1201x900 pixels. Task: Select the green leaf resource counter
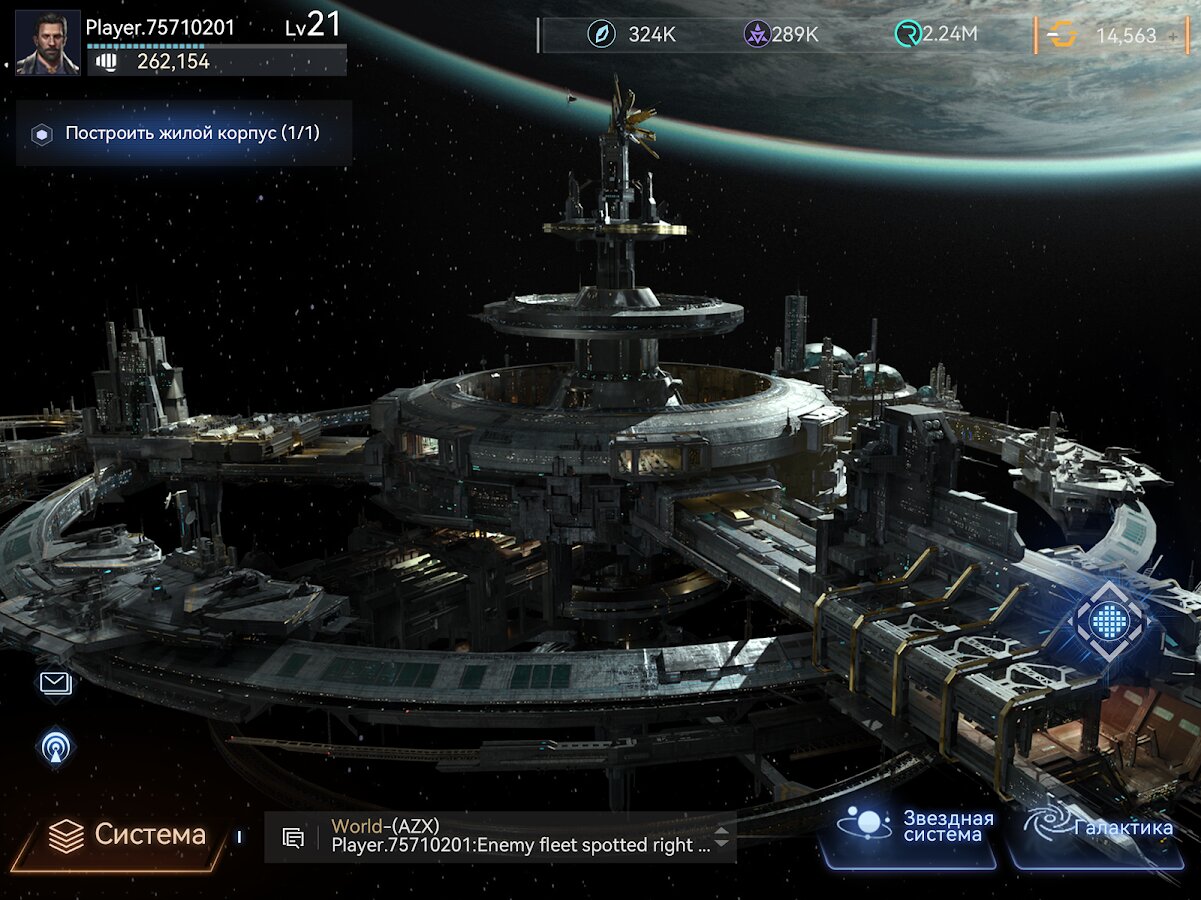pos(632,35)
